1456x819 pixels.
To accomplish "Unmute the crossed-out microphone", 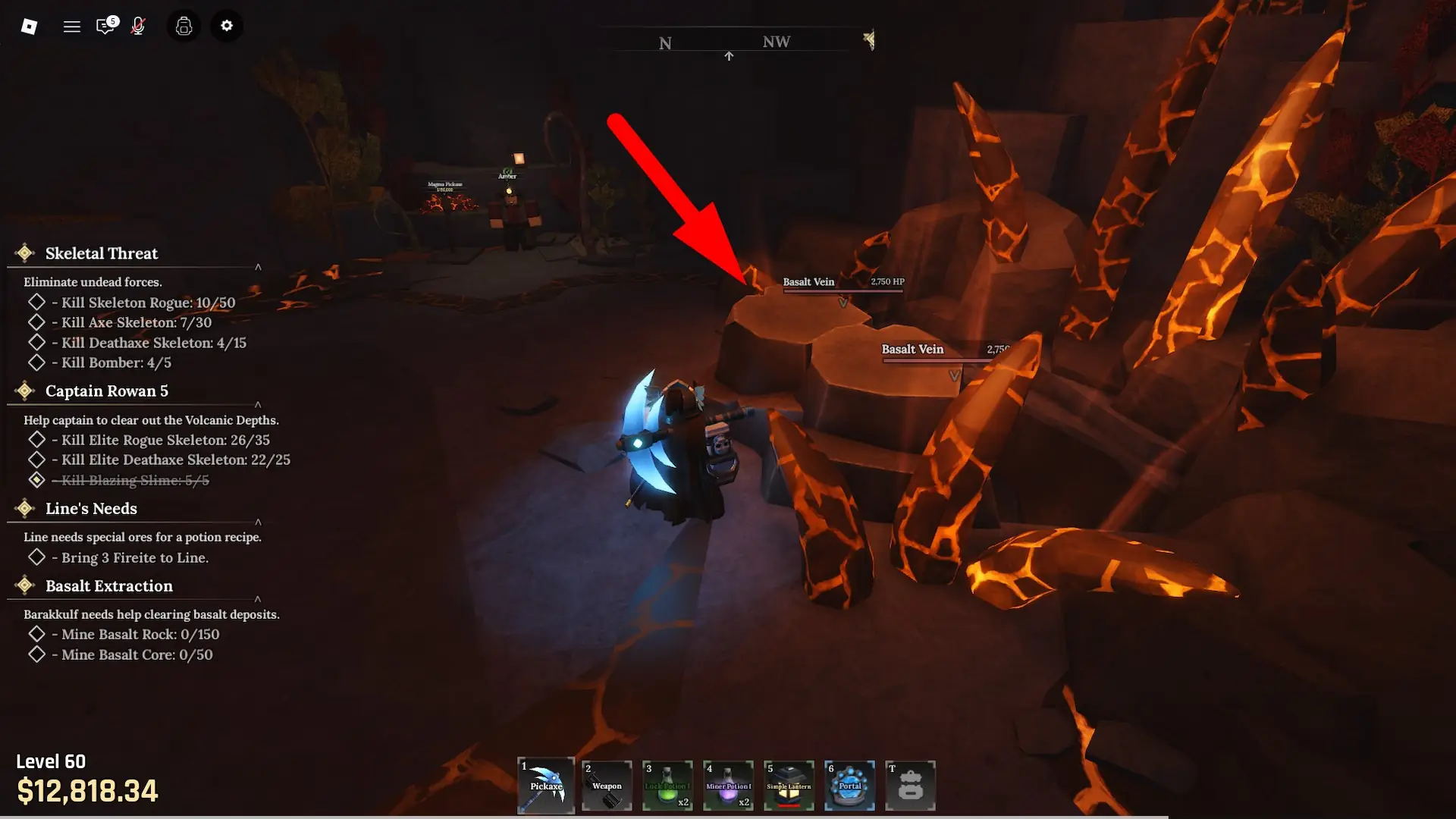I will (x=138, y=25).
